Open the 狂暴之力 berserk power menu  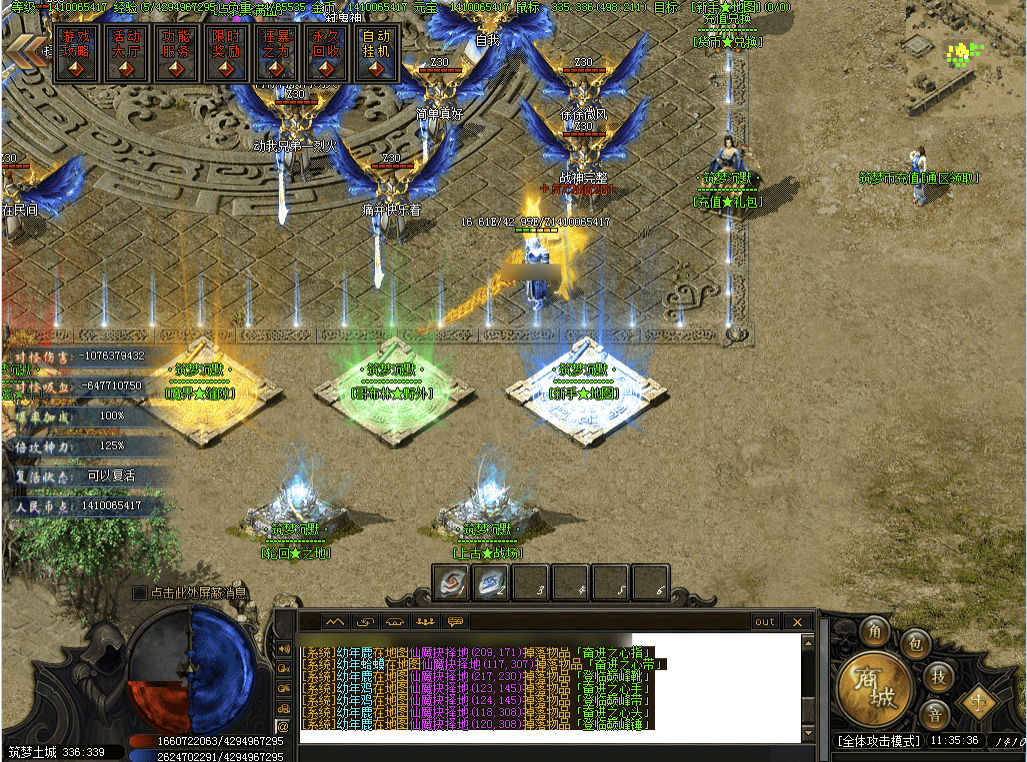(x=276, y=53)
